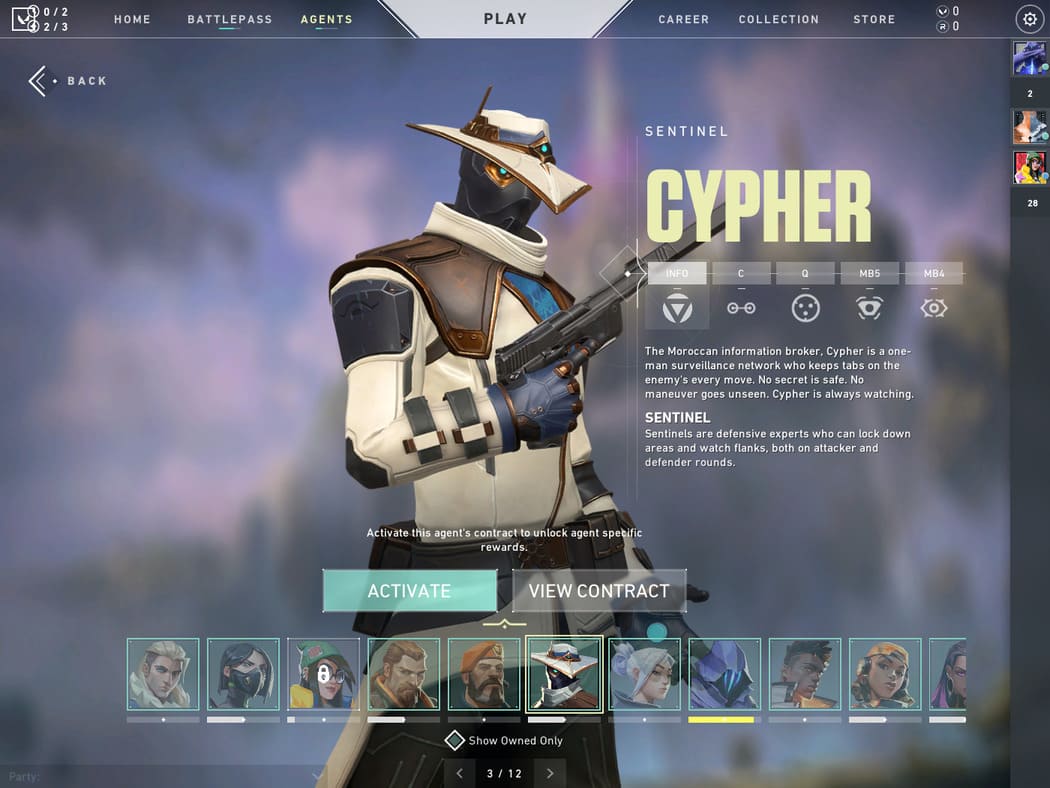View Cypher's contract
The height and width of the screenshot is (788, 1050).
(598, 591)
